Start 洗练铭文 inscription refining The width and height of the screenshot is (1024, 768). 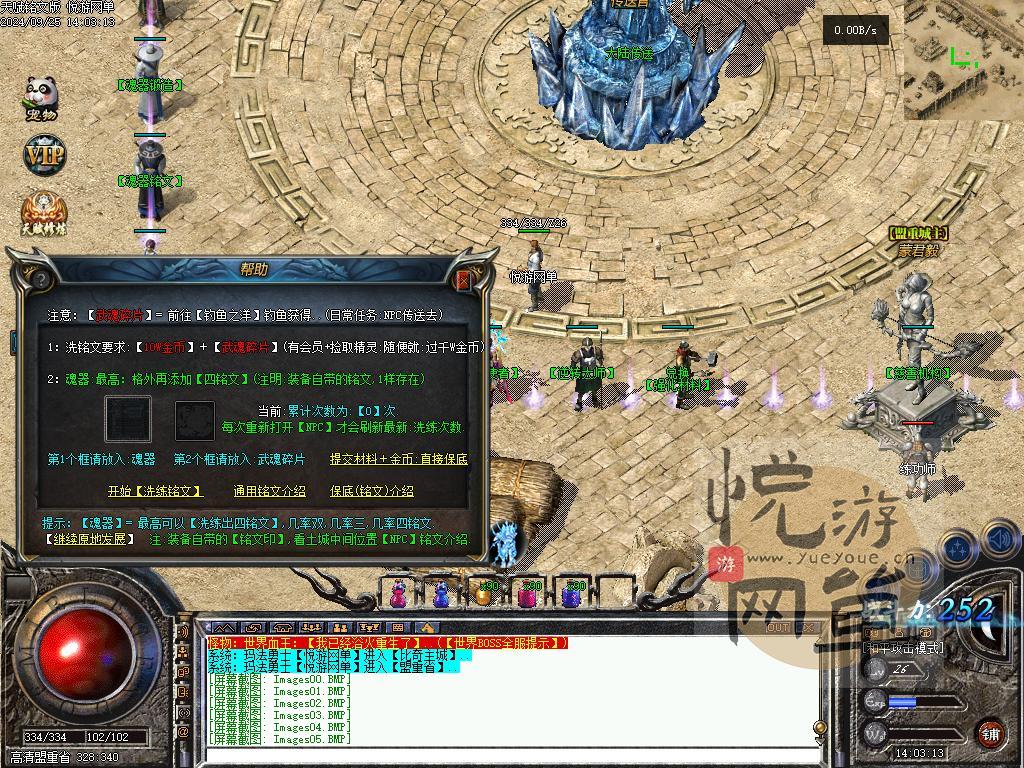[155, 491]
